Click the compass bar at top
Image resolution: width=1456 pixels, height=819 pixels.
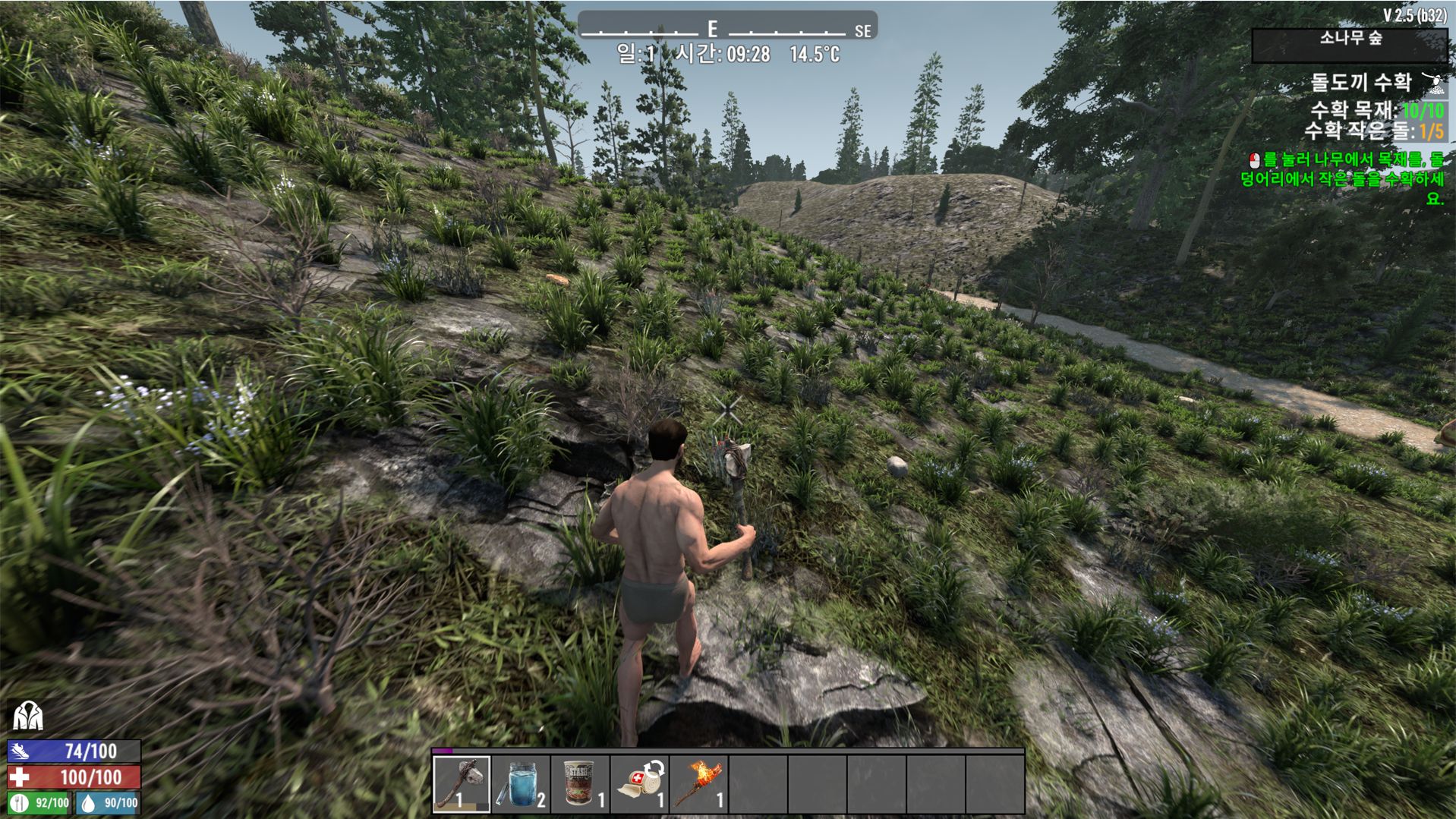[x=726, y=28]
